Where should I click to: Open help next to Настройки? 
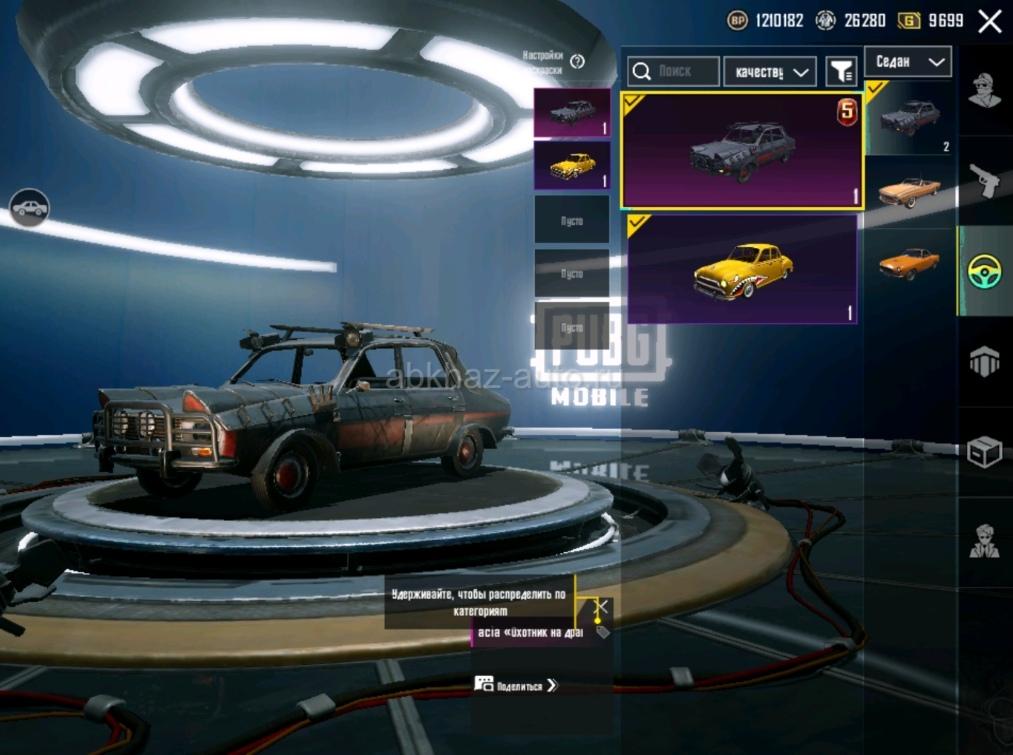pos(577,62)
